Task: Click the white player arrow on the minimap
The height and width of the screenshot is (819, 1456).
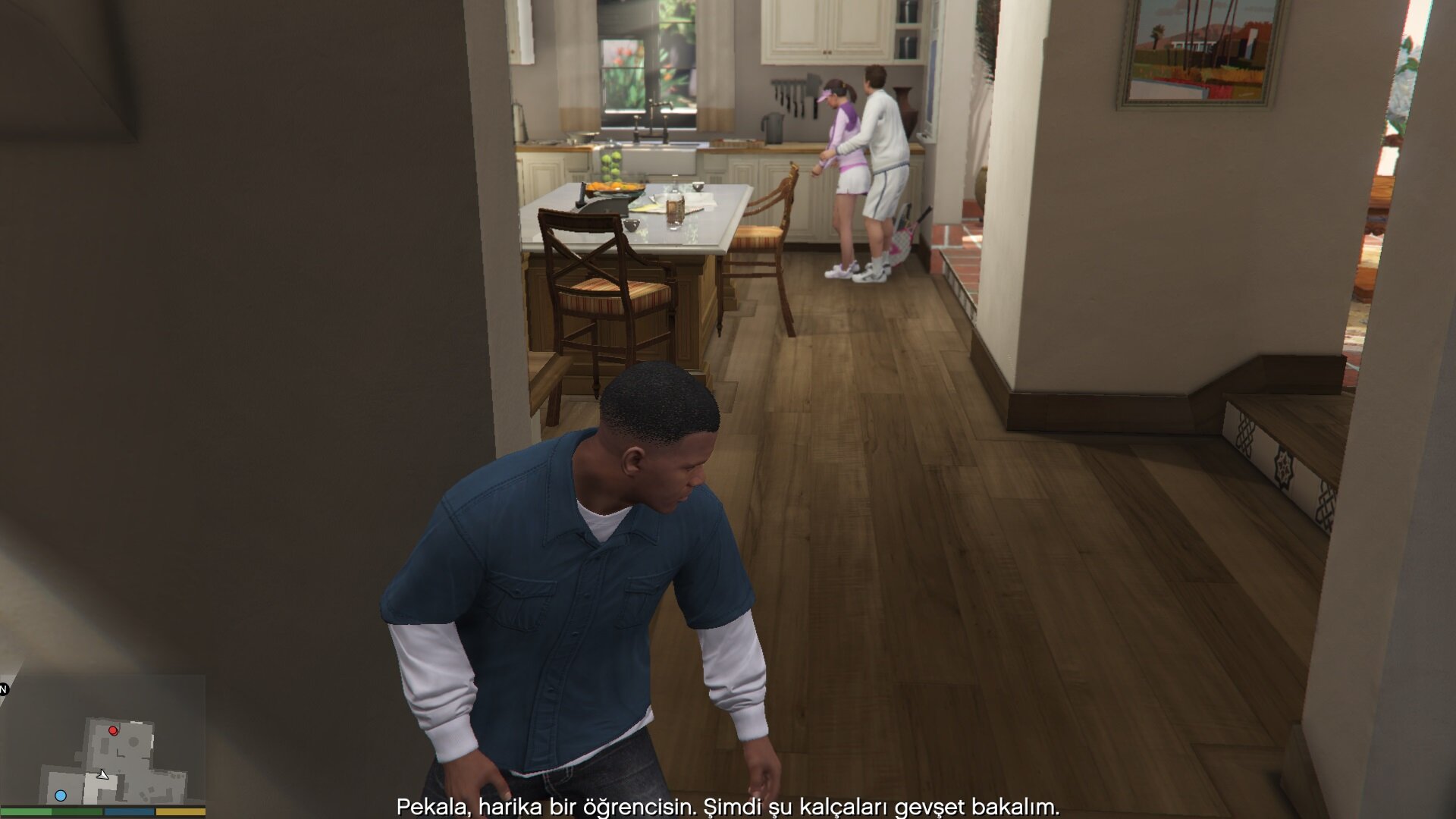Action: [x=102, y=774]
